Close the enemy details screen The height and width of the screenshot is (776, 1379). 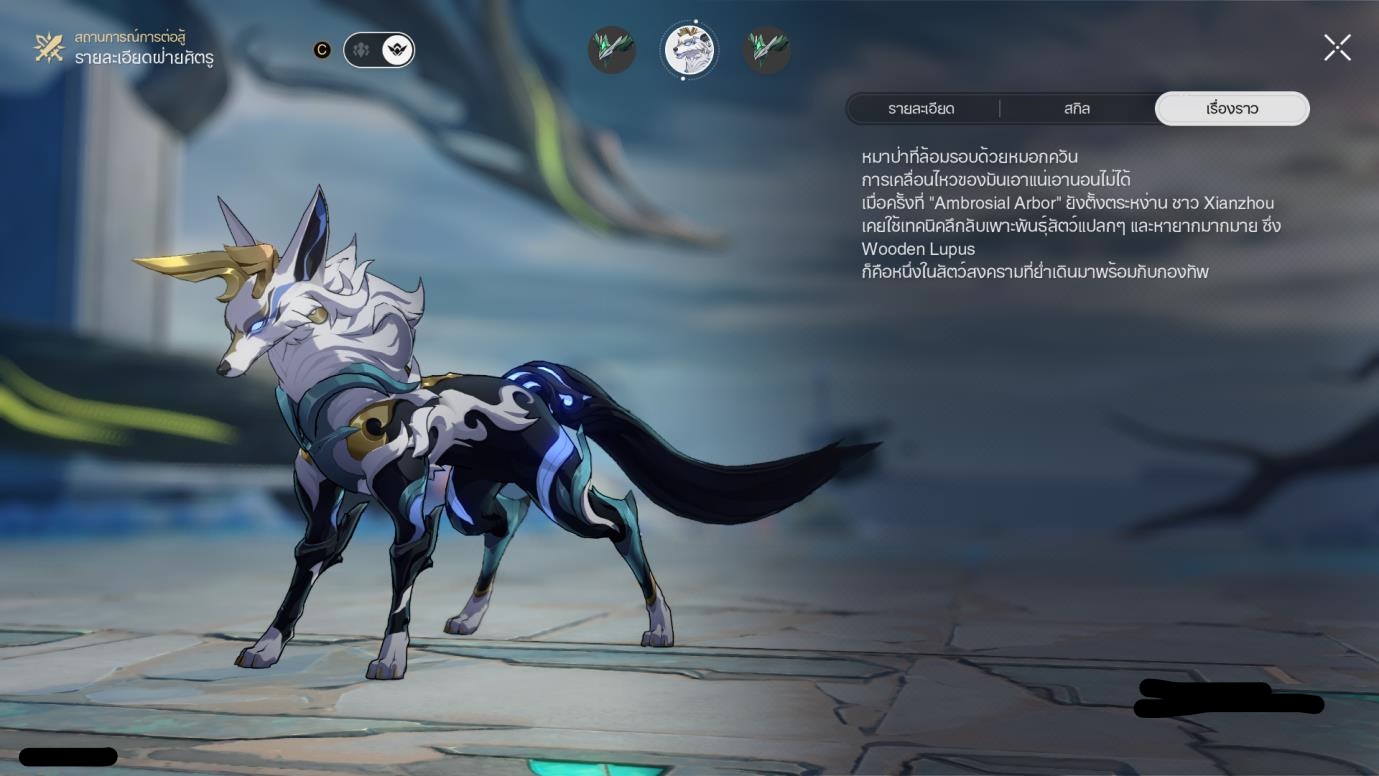pyautogui.click(x=1337, y=48)
